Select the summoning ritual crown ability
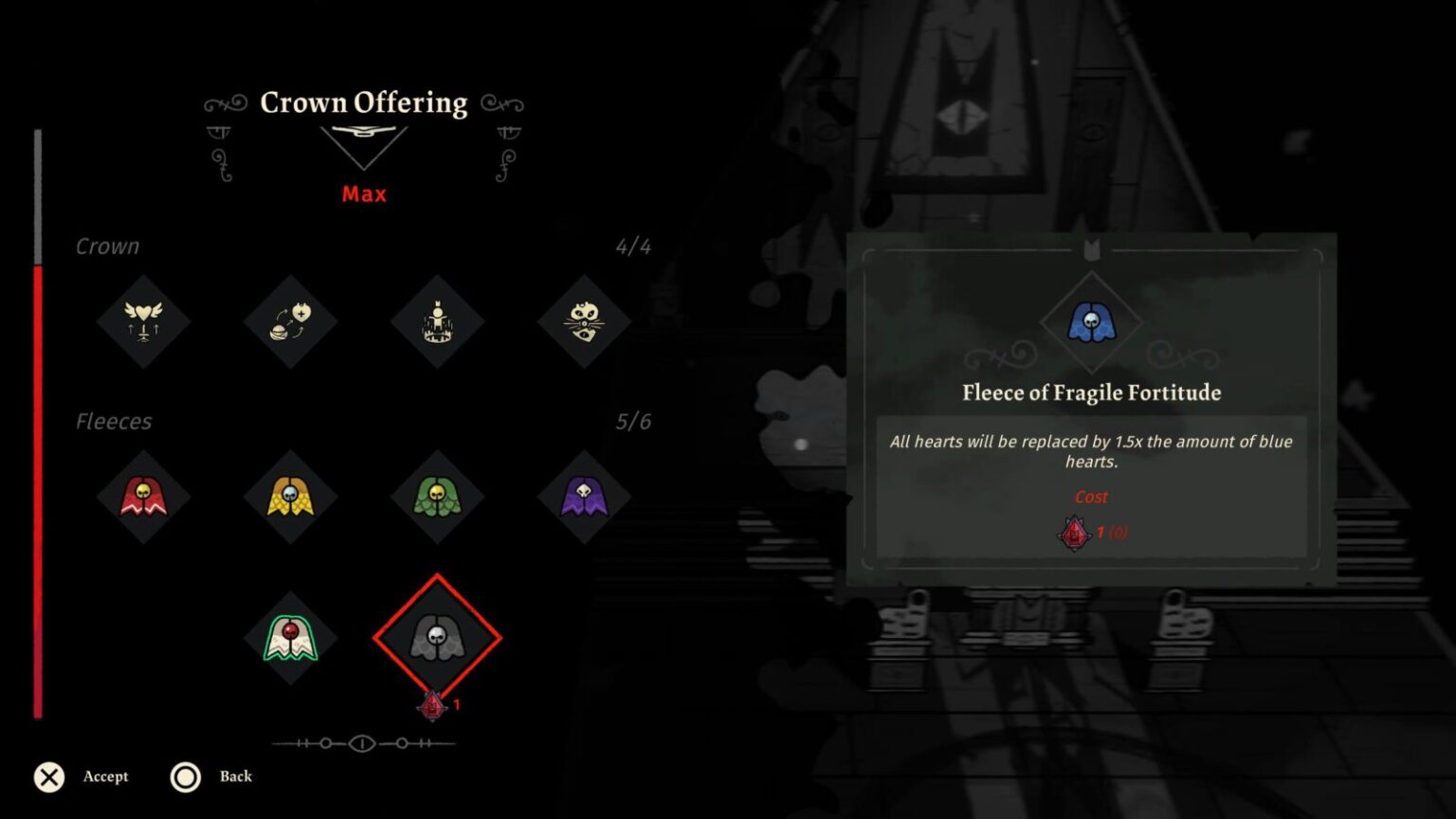Screen dimensions: 1456x819 tap(437, 322)
